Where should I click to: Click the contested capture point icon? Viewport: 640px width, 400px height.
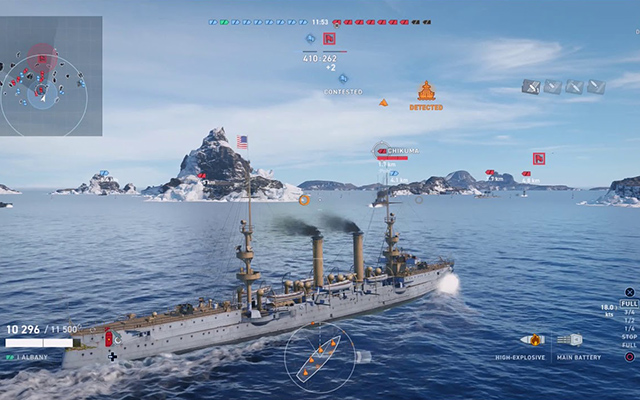tap(343, 78)
